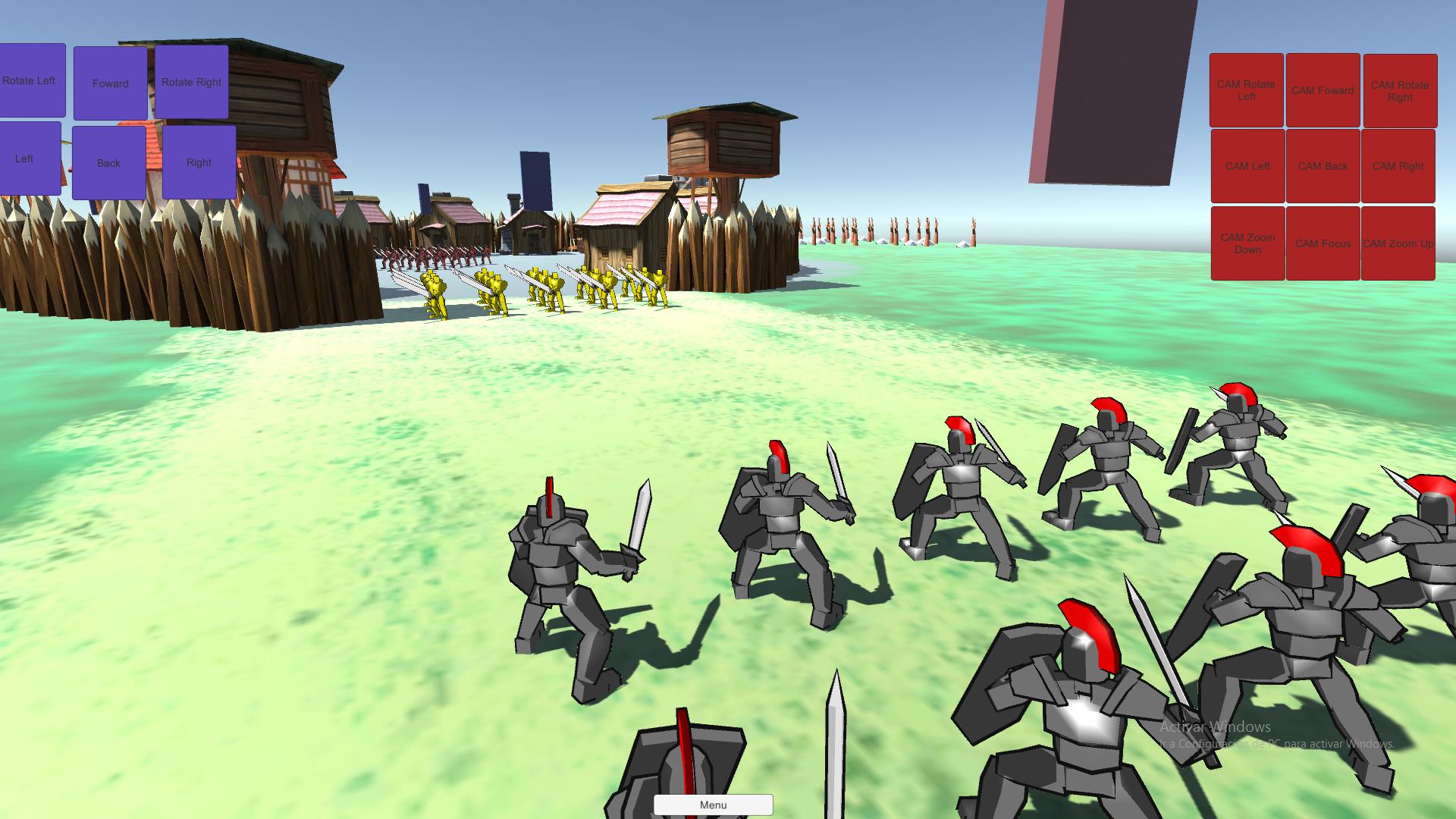1456x819 pixels.
Task: Click CAM Right camera button
Action: 1399,166
